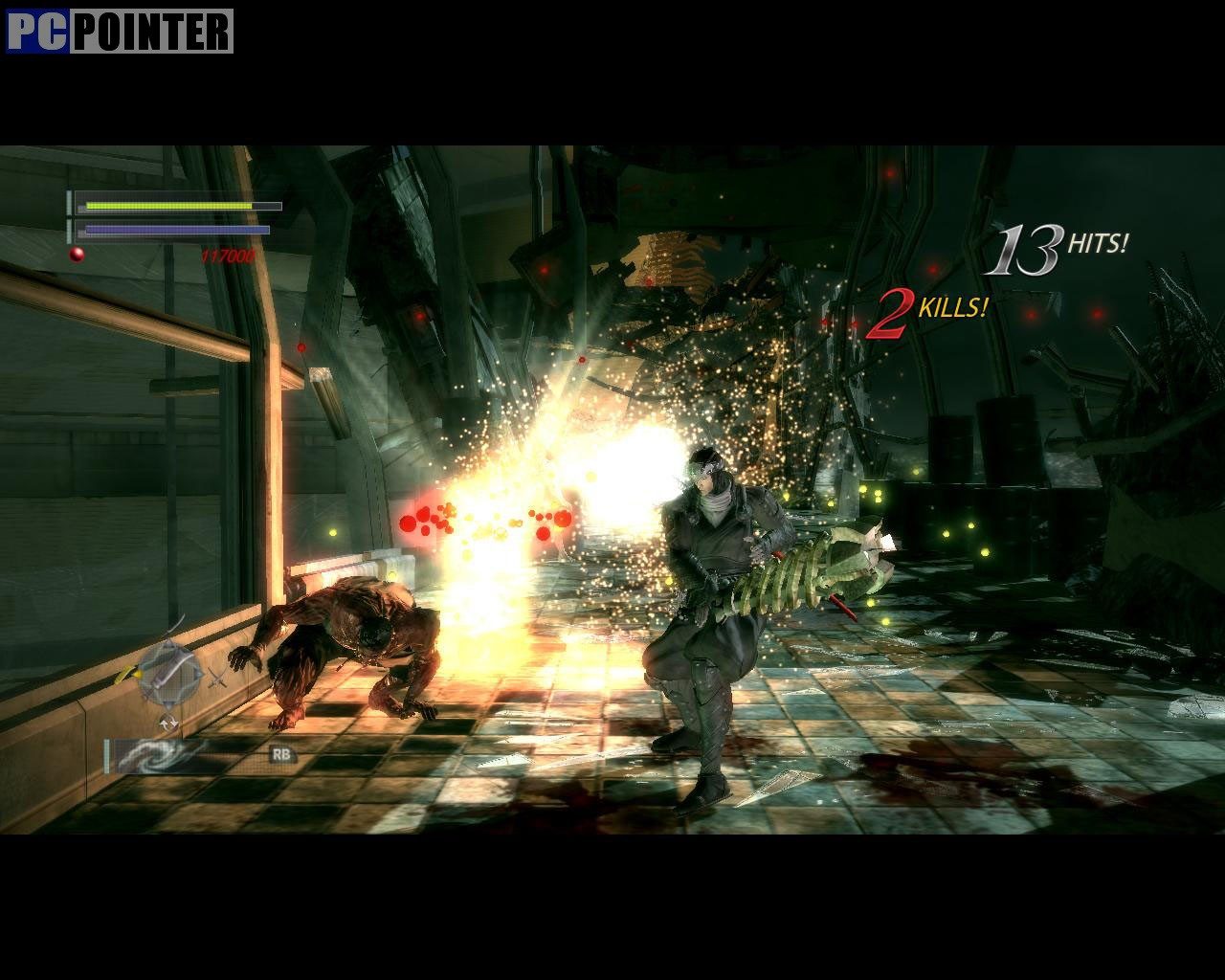The height and width of the screenshot is (980, 1225).
Task: Select the equipped katana weapon icon
Action: pyautogui.click(x=169, y=672)
